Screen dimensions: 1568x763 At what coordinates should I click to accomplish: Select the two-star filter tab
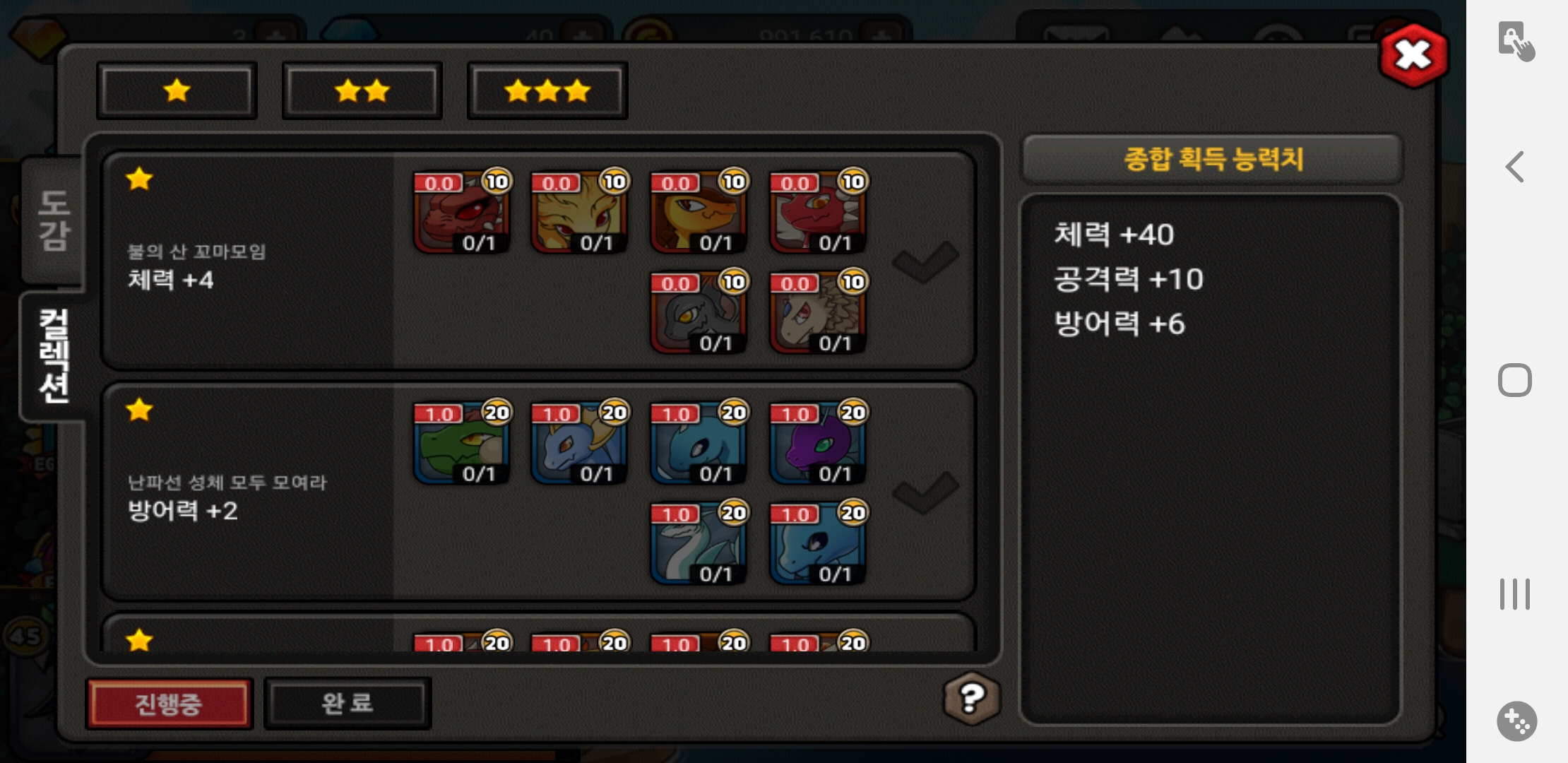point(362,90)
